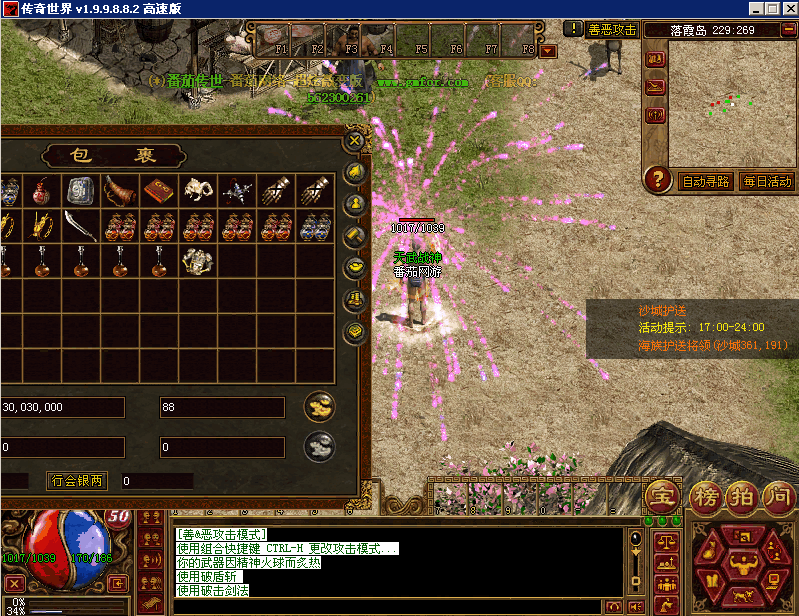The width and height of the screenshot is (799, 616).
Task: Open the 拍 auction button
Action: point(741,495)
